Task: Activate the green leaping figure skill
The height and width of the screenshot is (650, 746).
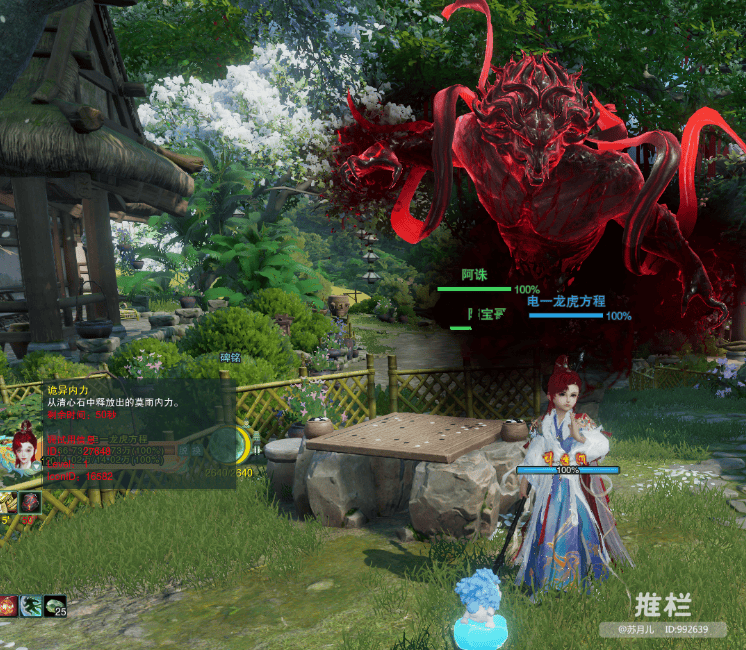Action: pyautogui.click(x=31, y=605)
